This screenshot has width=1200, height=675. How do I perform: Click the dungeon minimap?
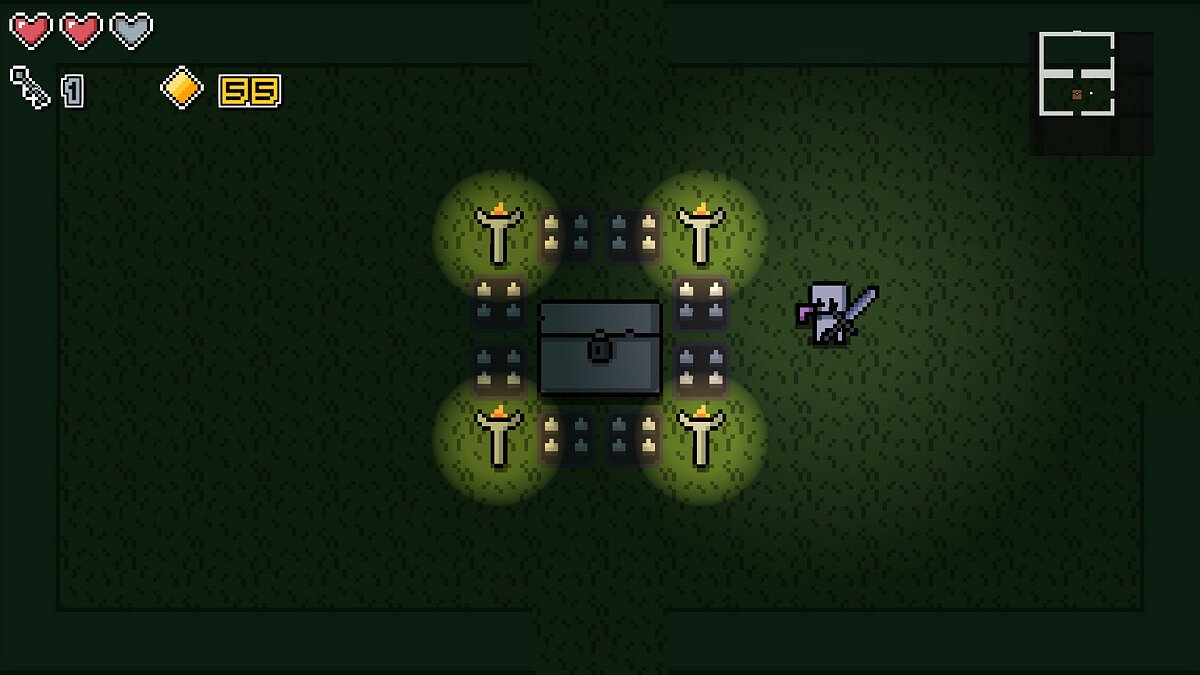tap(1090, 92)
